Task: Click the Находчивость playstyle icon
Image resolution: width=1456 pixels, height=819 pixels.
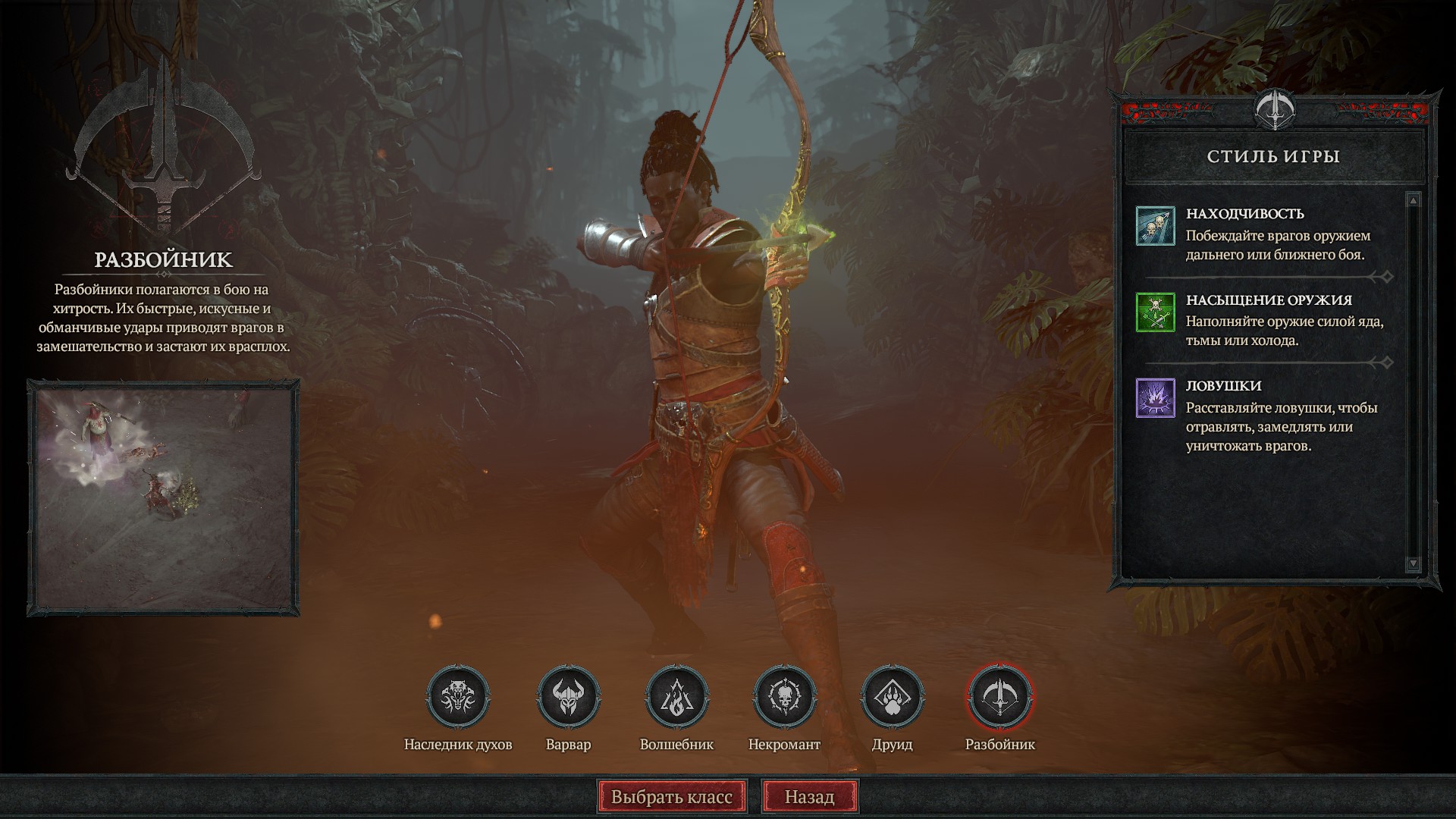Action: pyautogui.click(x=1155, y=226)
